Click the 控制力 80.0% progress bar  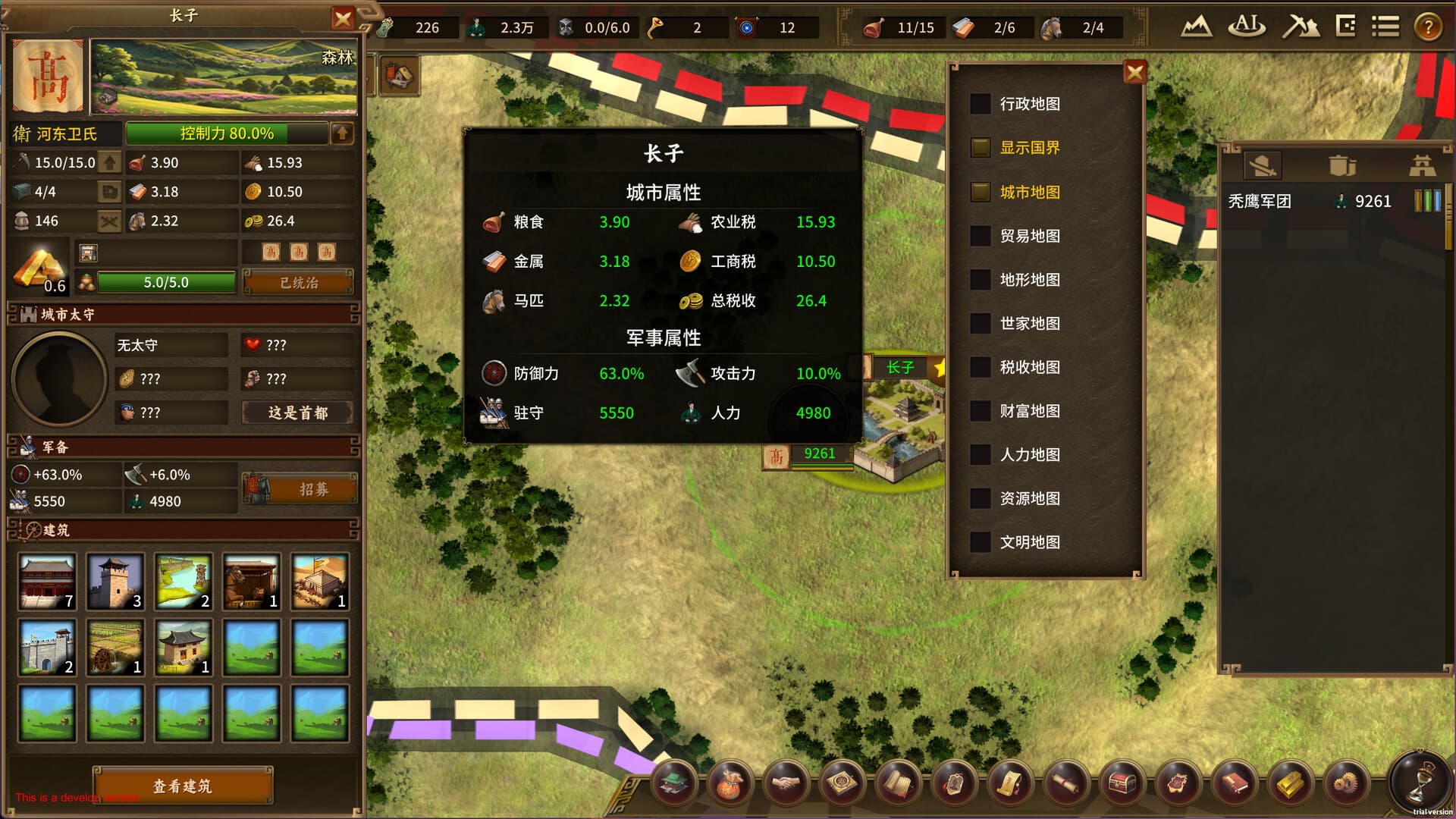pyautogui.click(x=227, y=134)
